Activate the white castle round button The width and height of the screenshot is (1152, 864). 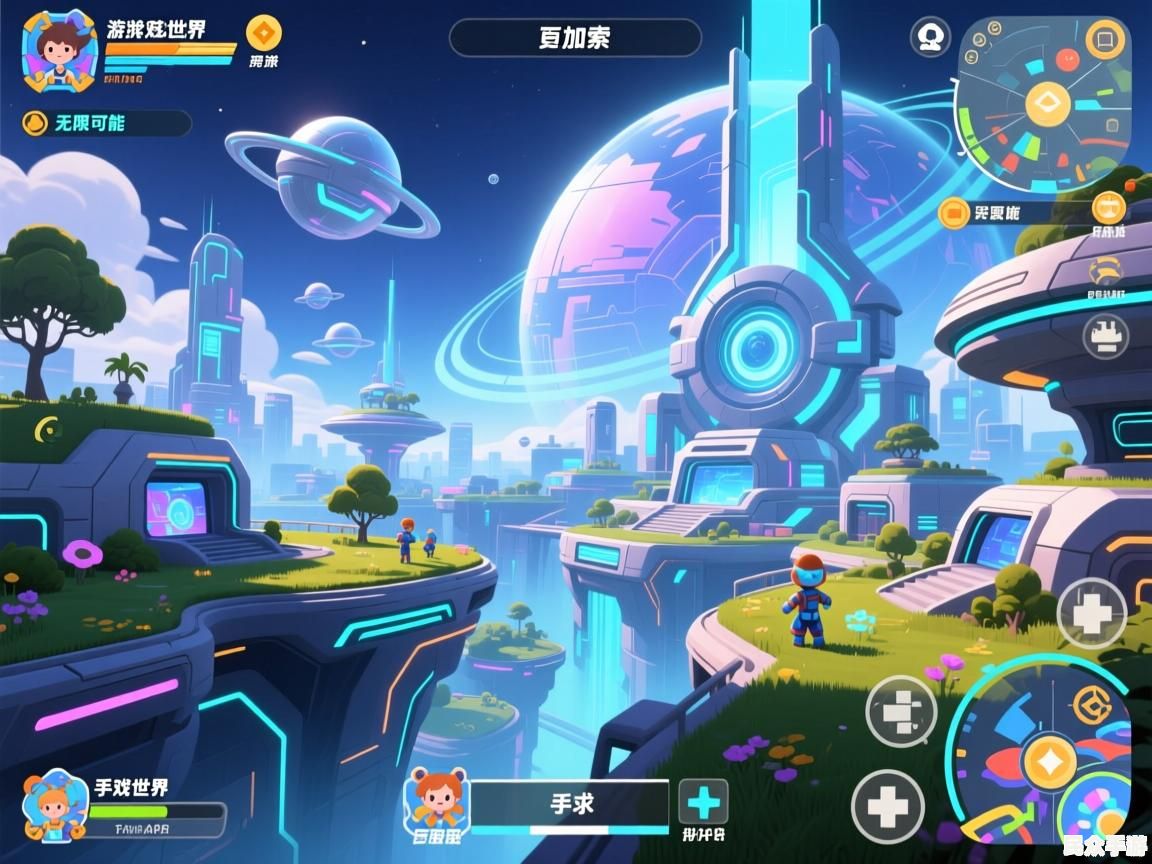tap(1105, 336)
